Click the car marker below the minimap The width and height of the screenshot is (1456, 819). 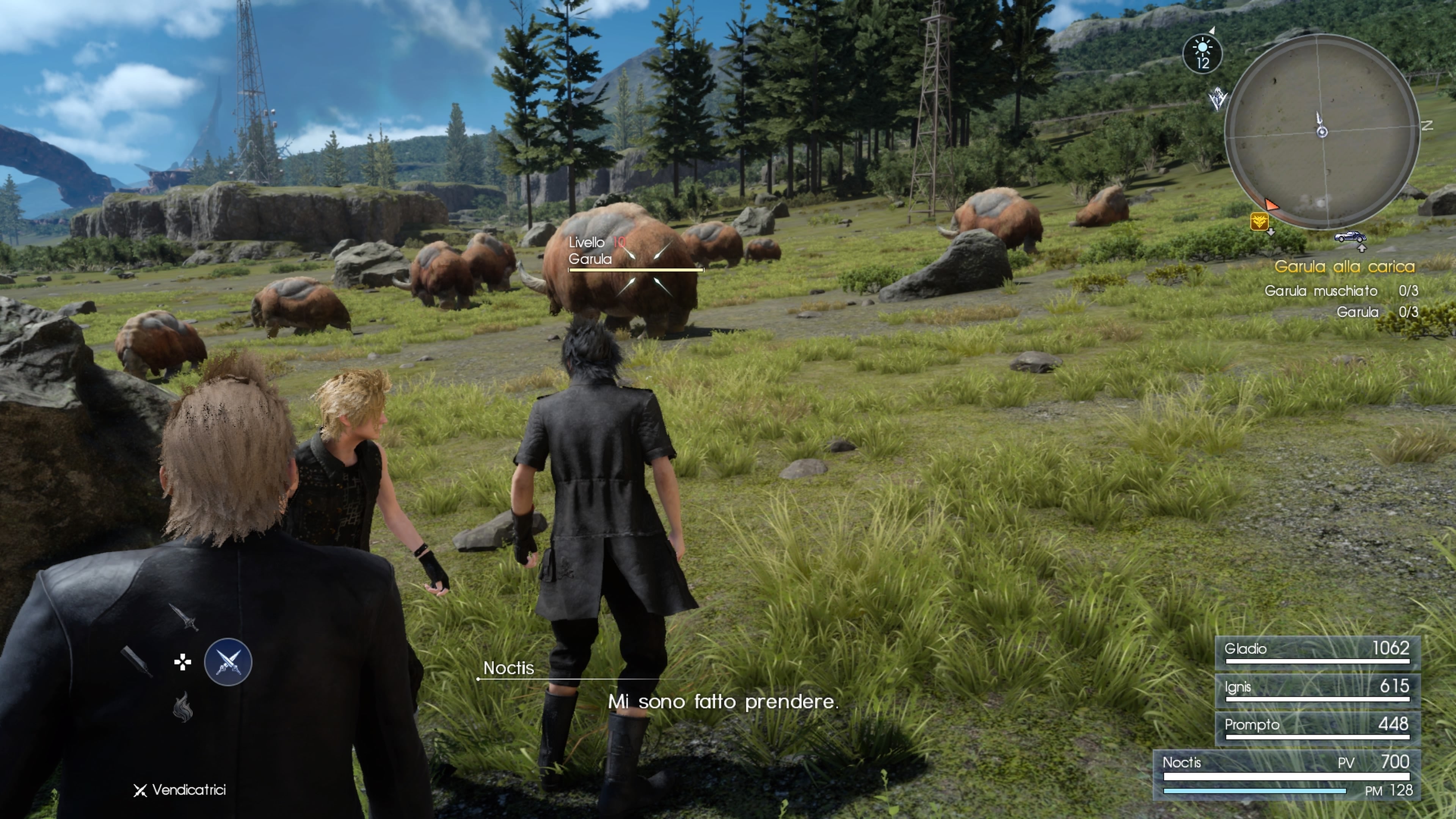(x=1350, y=236)
